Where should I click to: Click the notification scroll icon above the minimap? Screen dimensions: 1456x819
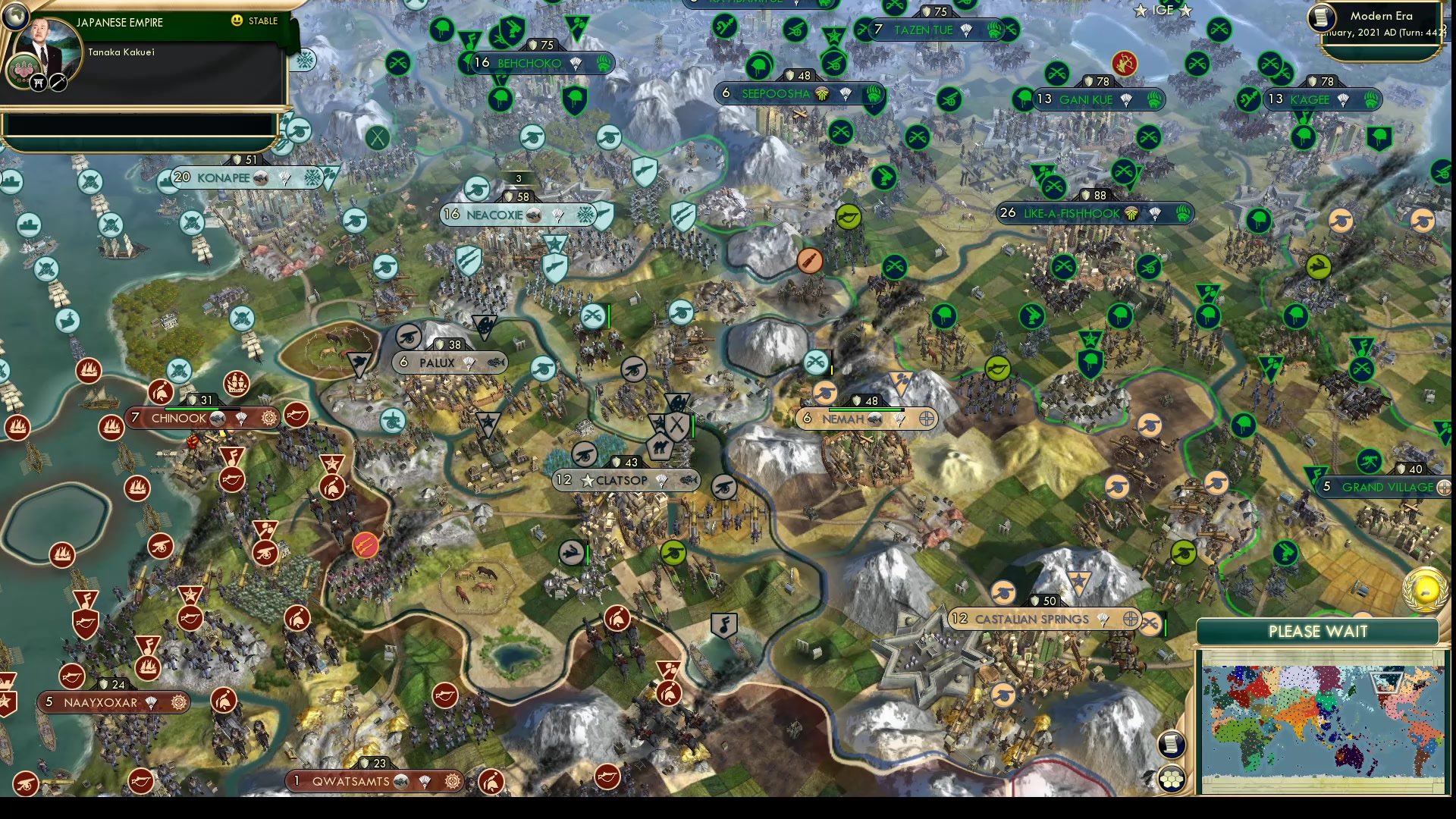pyautogui.click(x=1171, y=745)
